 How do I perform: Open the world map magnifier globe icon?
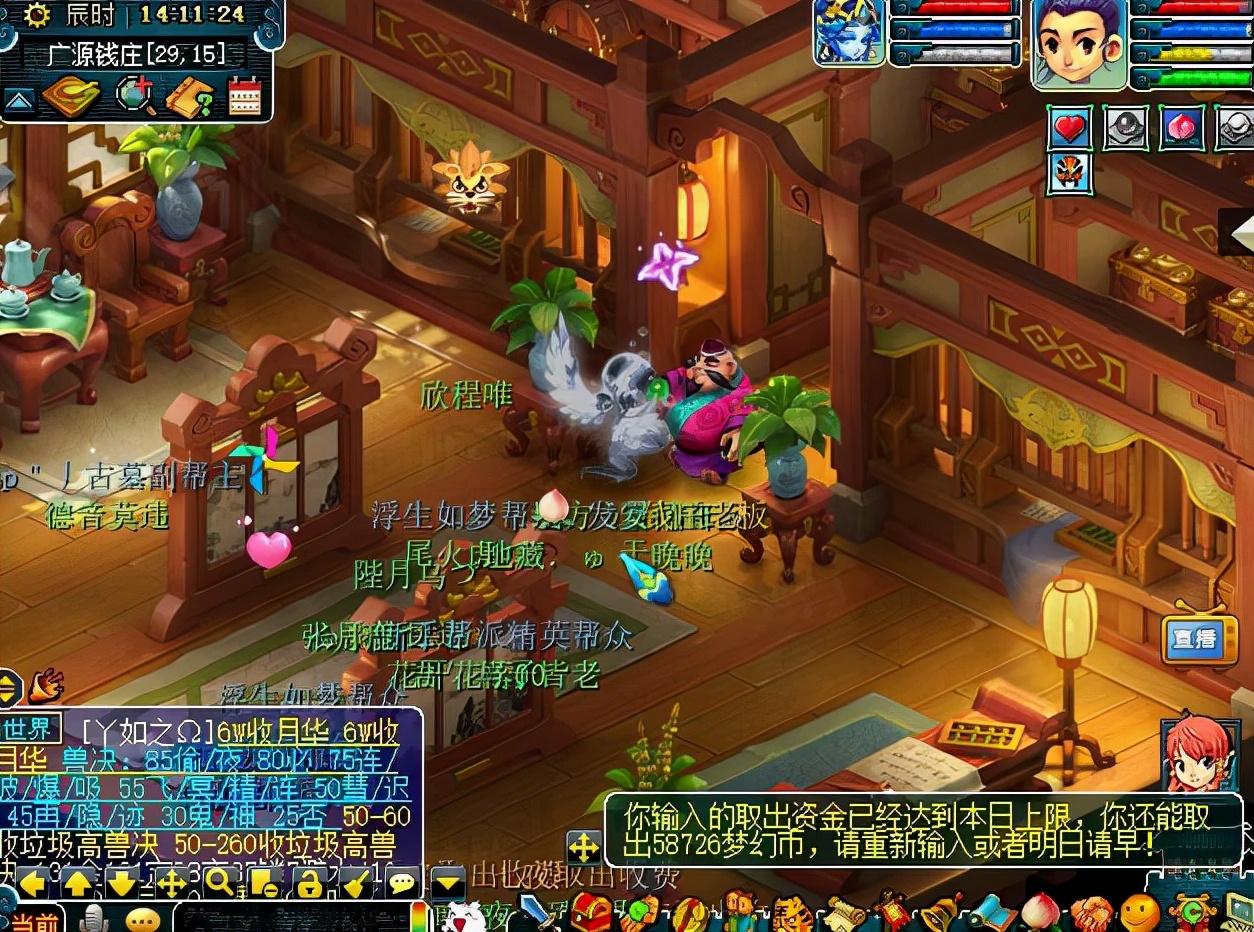coord(135,97)
